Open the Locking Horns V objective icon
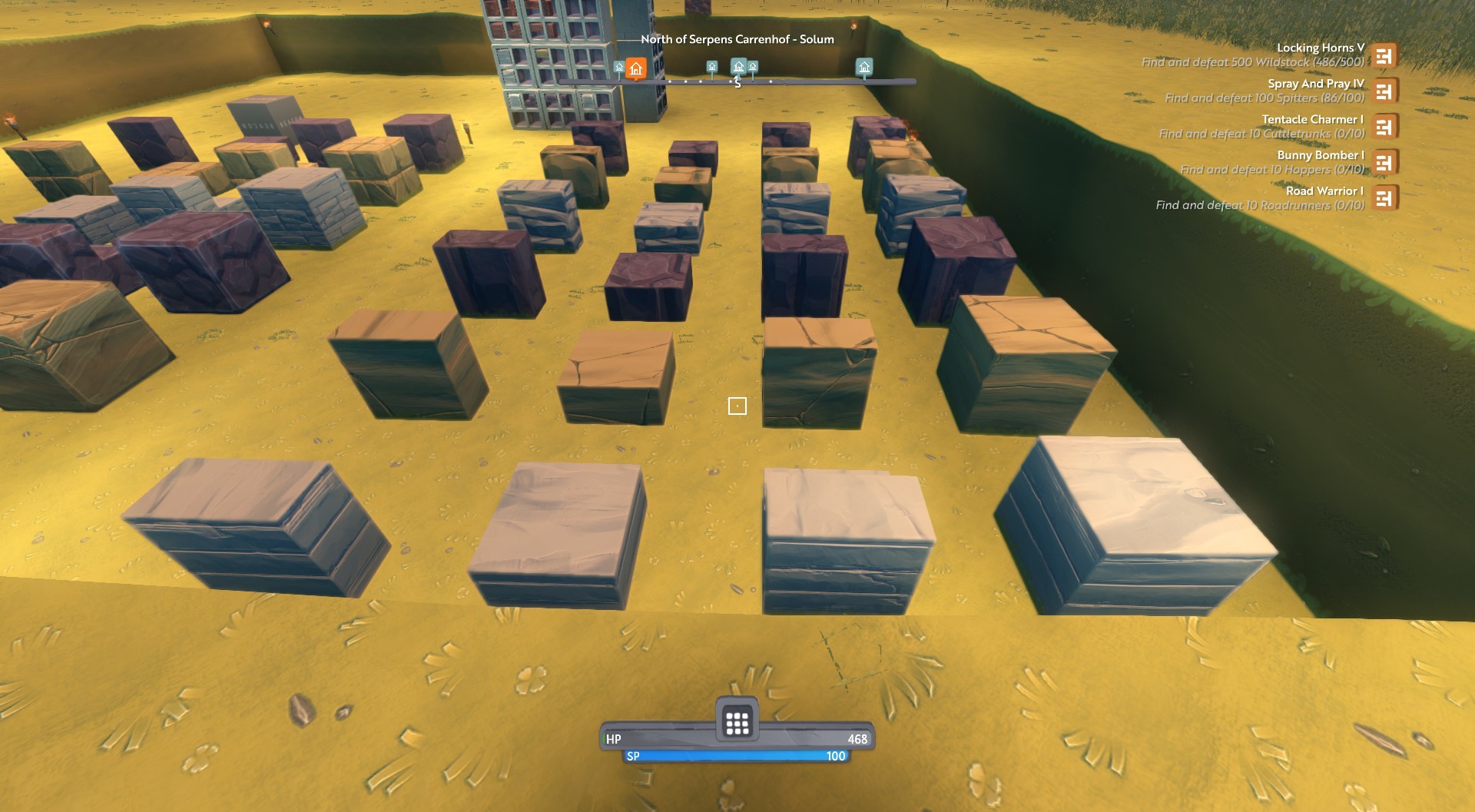Viewport: 1475px width, 812px height. click(x=1385, y=55)
